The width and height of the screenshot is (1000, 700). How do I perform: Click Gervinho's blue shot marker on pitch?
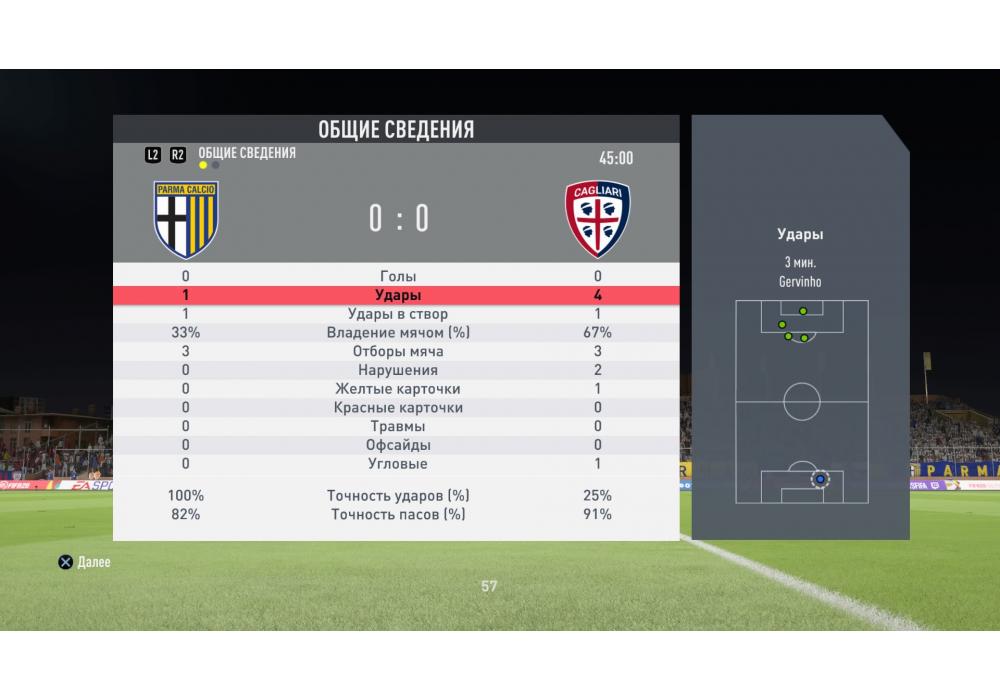coord(820,480)
